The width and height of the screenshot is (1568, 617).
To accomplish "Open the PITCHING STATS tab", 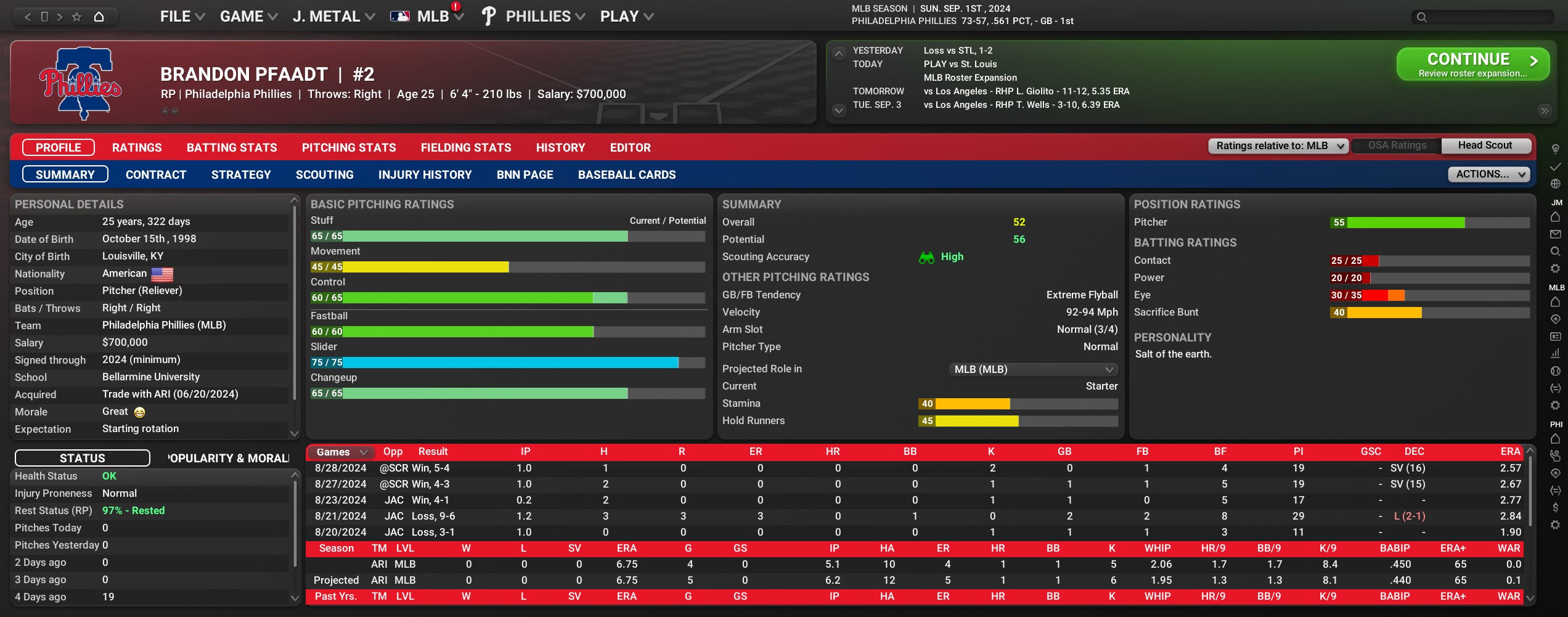I will (x=349, y=148).
